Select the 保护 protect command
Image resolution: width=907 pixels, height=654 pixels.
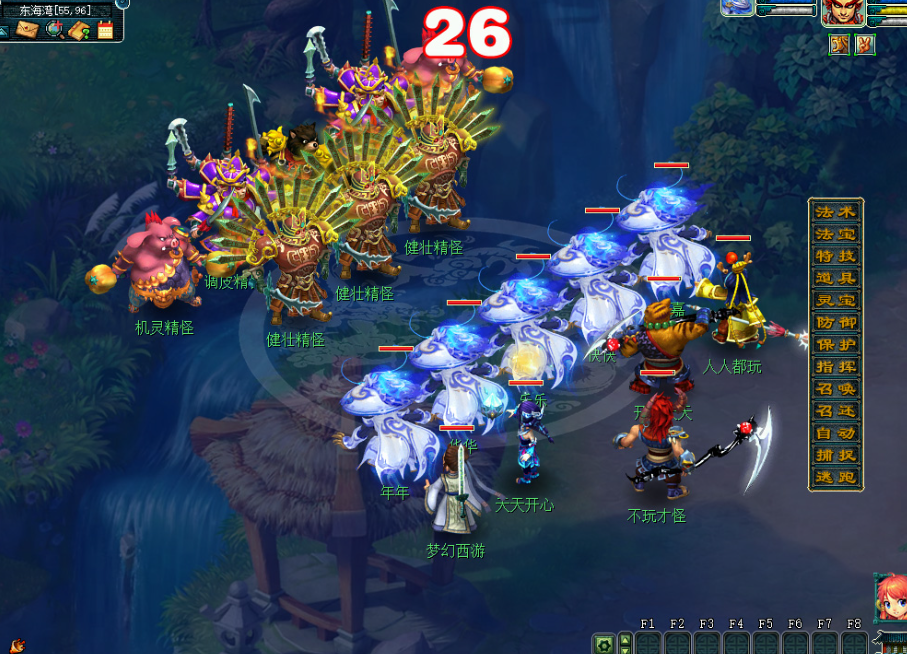click(835, 344)
